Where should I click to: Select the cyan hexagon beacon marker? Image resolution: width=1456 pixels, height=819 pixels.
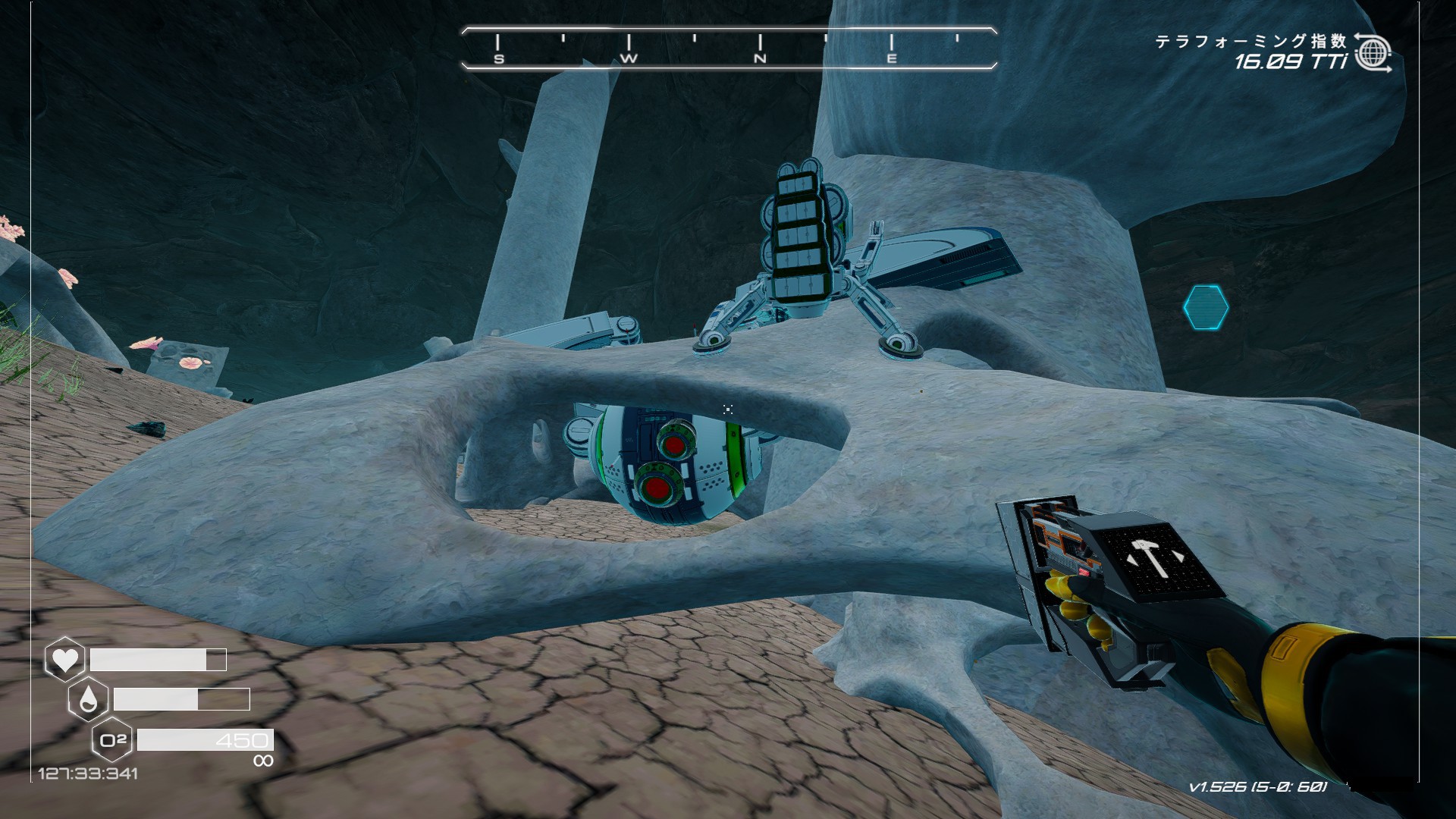tap(1205, 307)
